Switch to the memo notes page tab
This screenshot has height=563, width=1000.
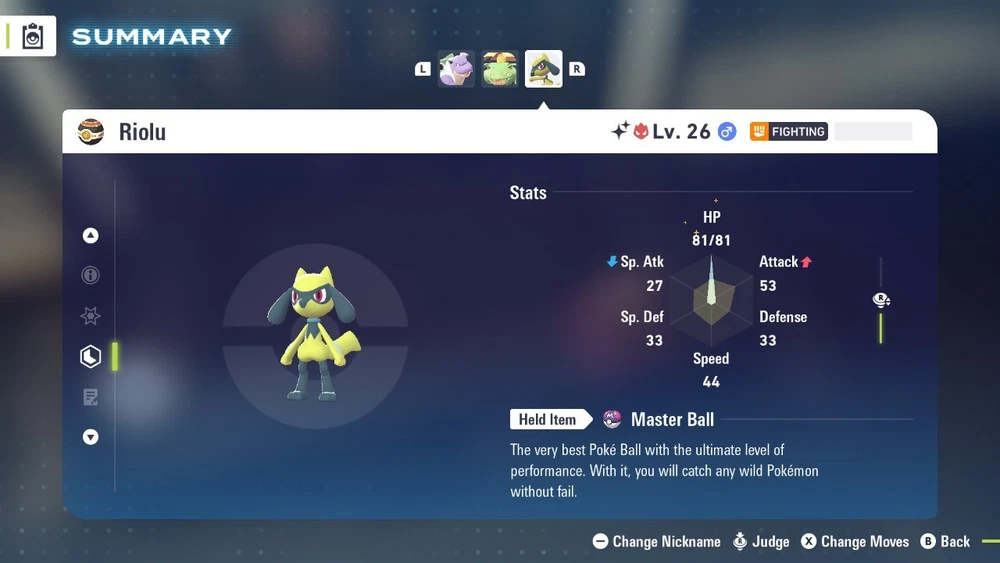(91, 397)
